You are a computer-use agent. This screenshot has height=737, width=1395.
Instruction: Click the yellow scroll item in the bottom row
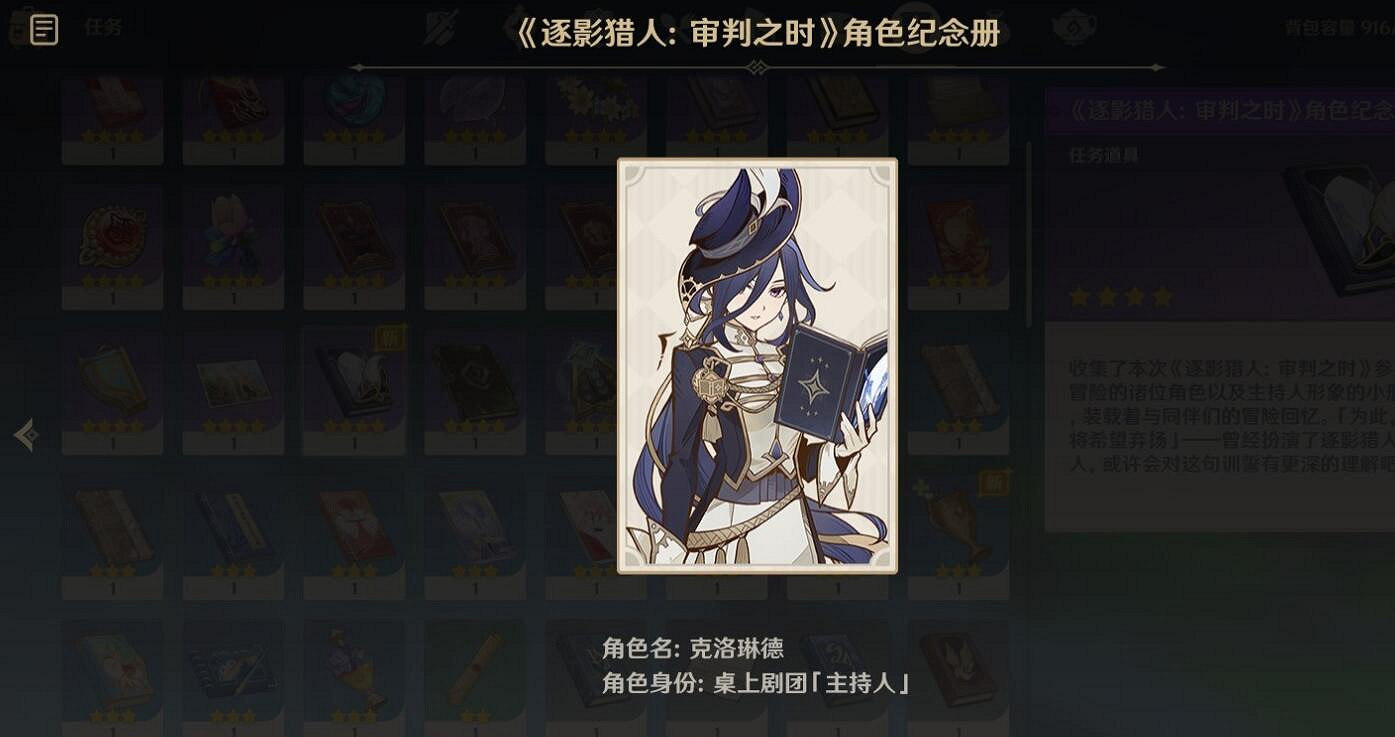click(x=473, y=668)
